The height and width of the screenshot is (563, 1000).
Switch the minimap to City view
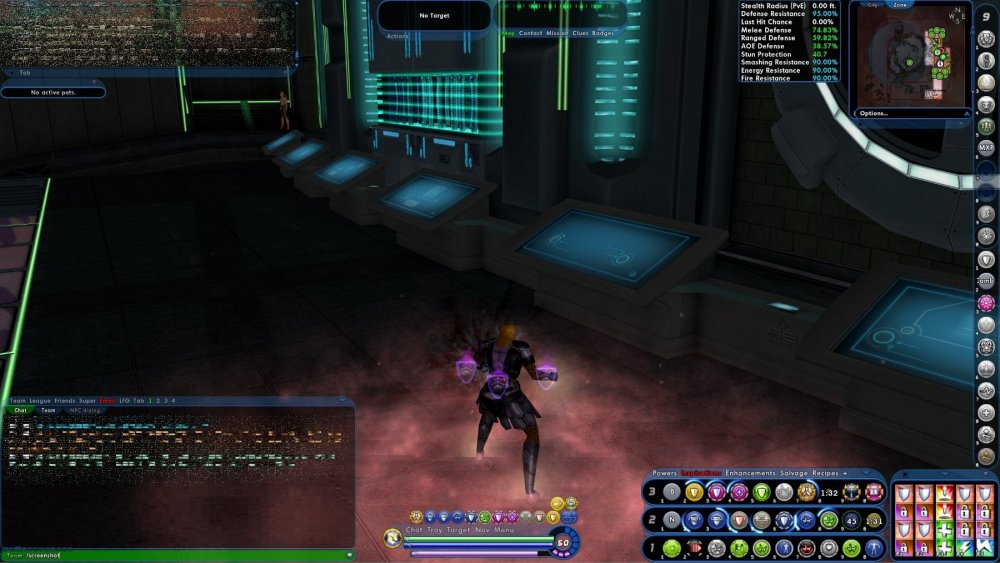(x=872, y=5)
